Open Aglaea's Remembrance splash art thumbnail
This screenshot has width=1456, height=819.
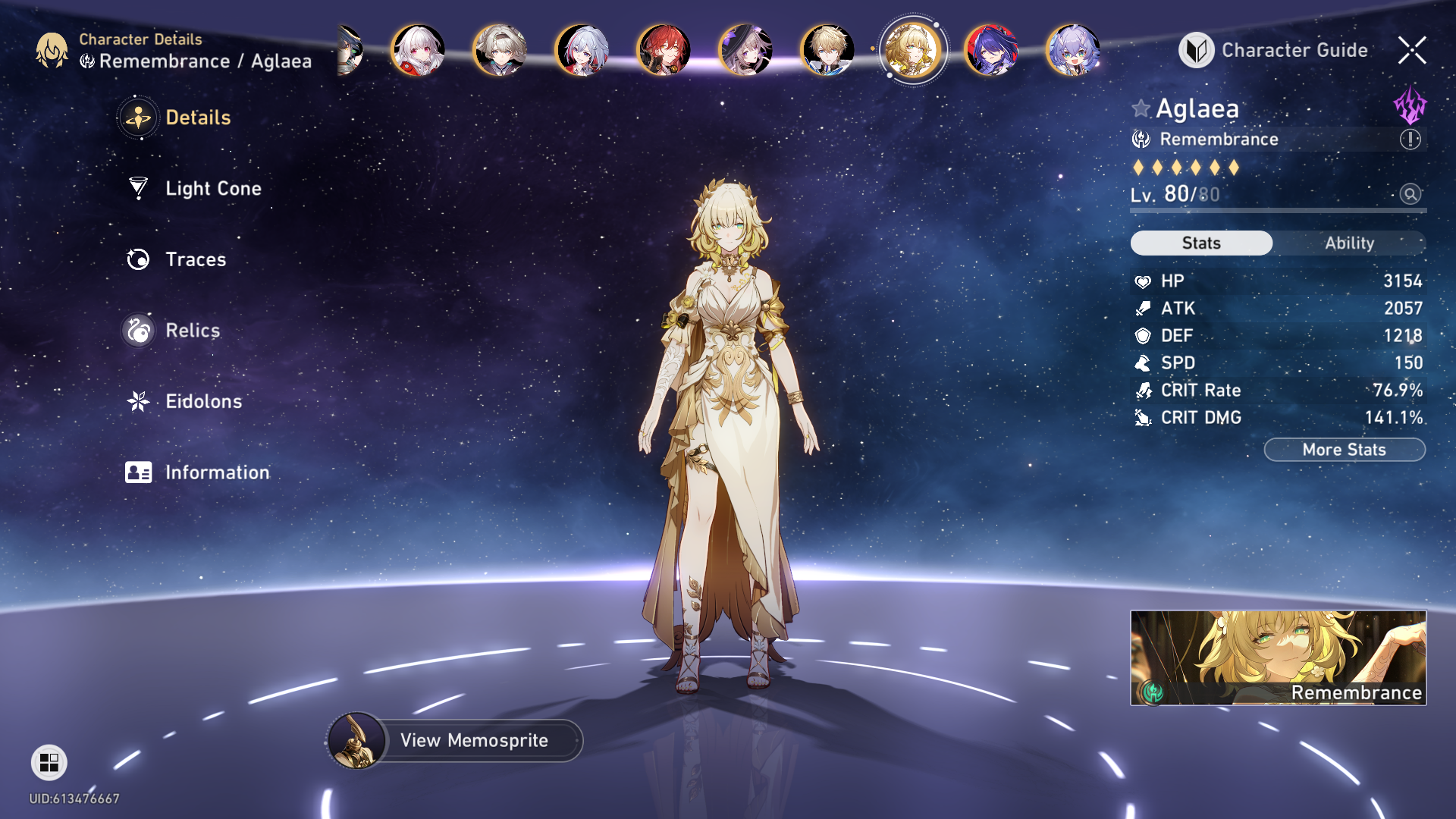tap(1278, 657)
